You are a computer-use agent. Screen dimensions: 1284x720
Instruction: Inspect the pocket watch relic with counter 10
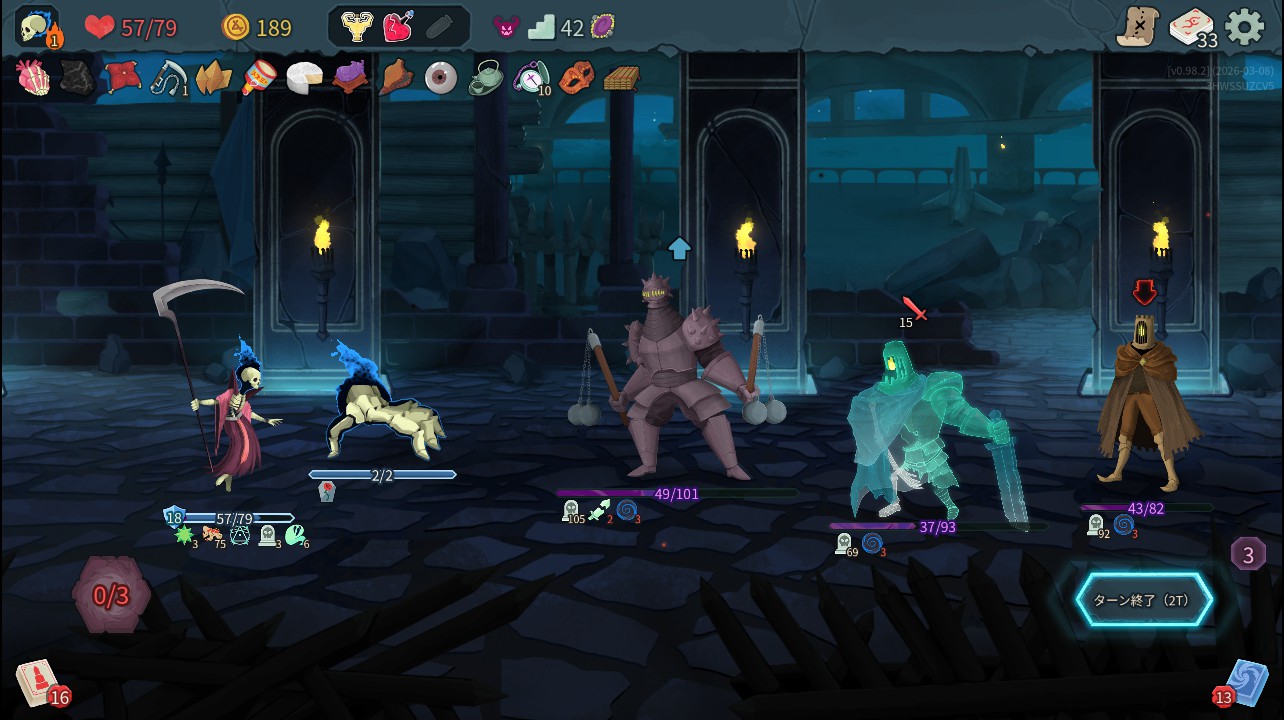point(530,77)
